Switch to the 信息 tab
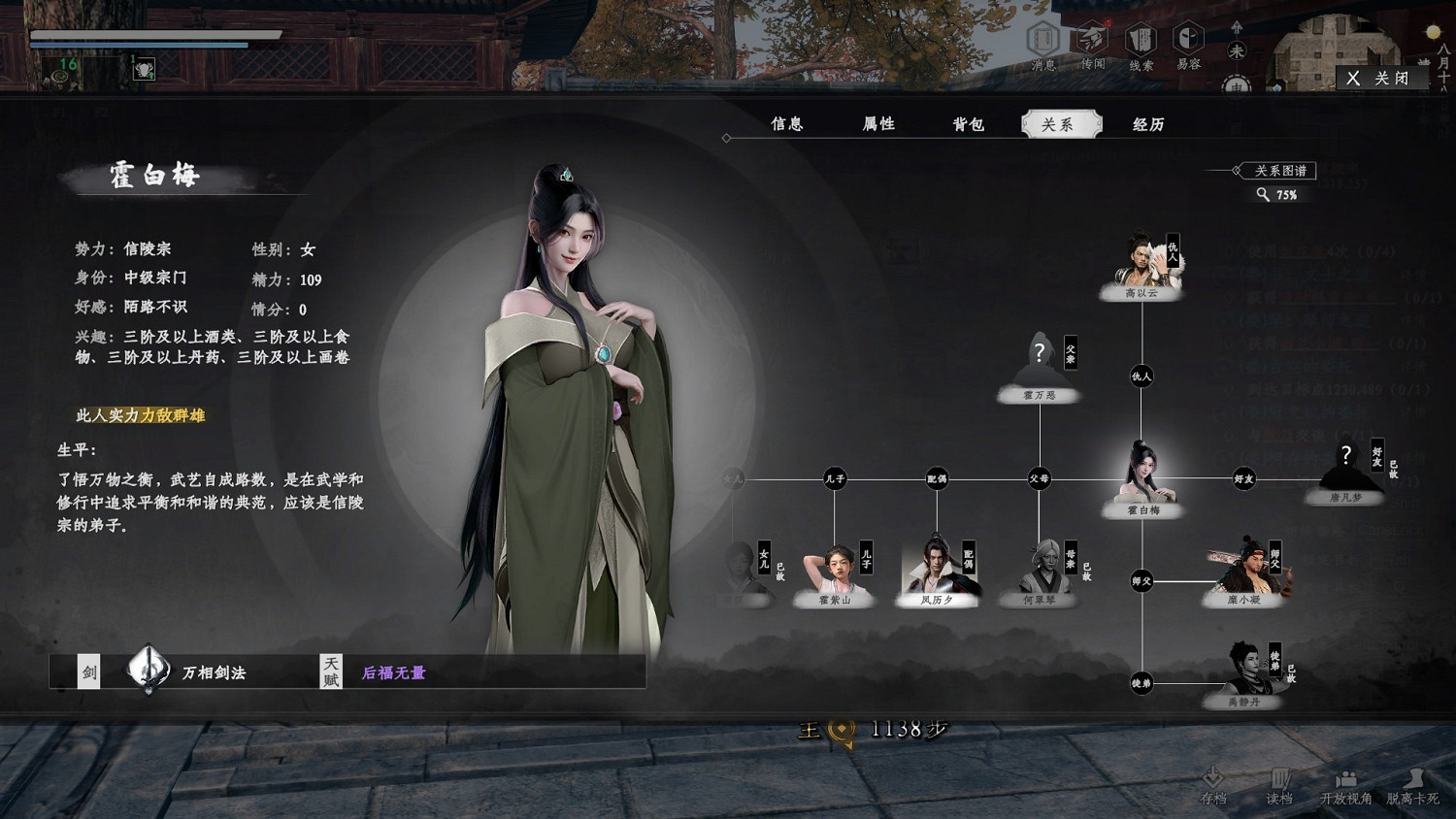 [786, 124]
